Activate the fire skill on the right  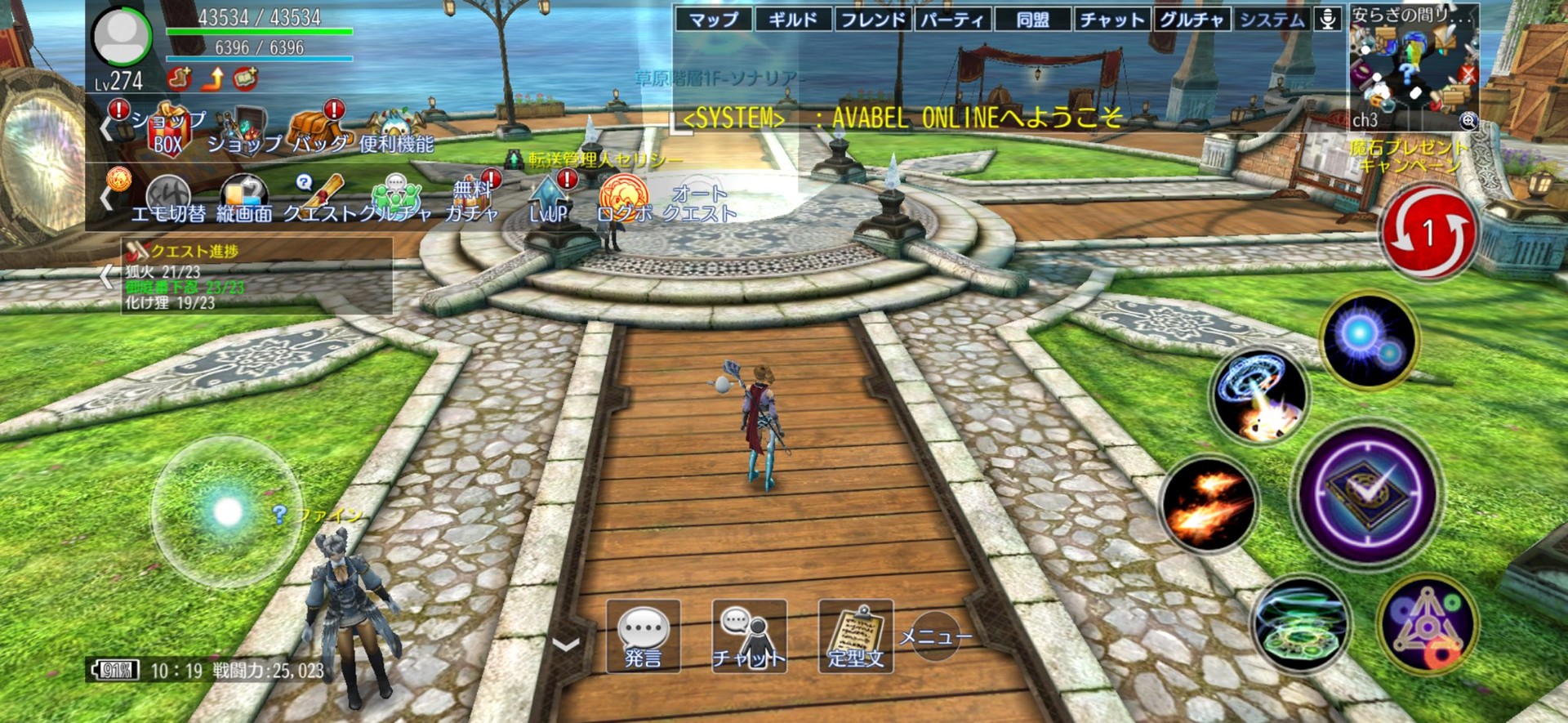pyautogui.click(x=1209, y=501)
